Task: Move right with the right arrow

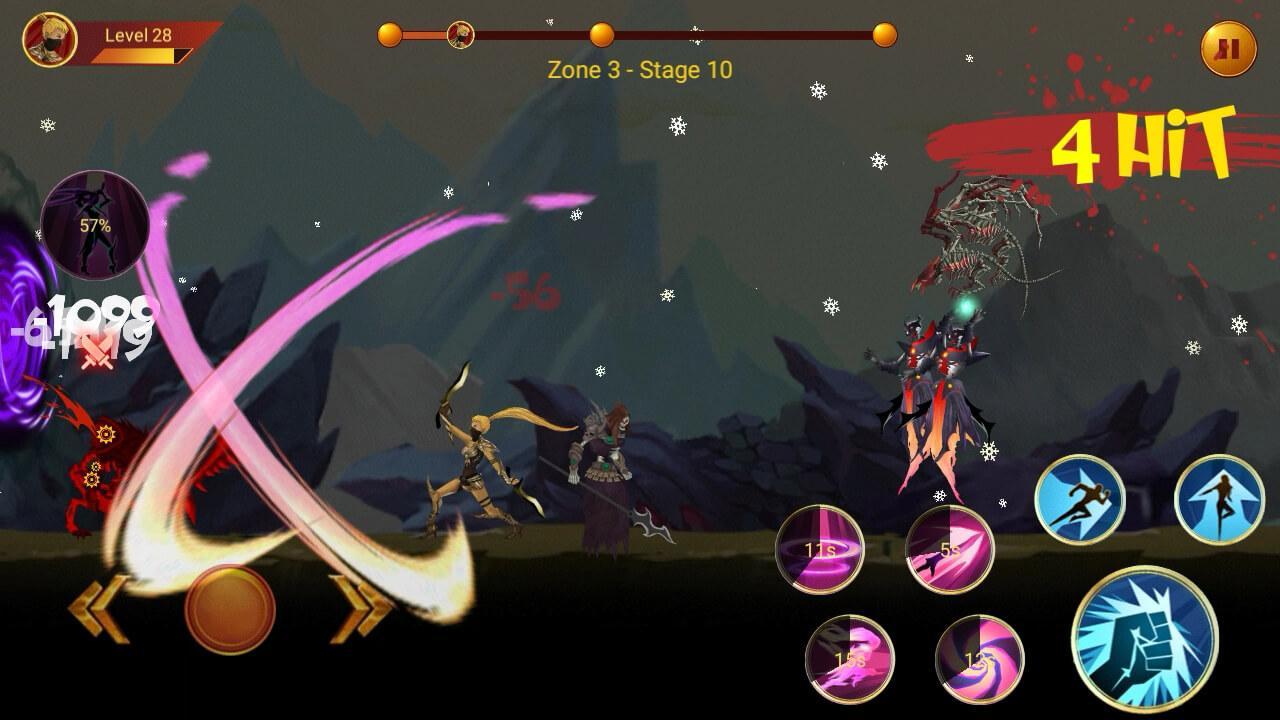Action: 361,608
